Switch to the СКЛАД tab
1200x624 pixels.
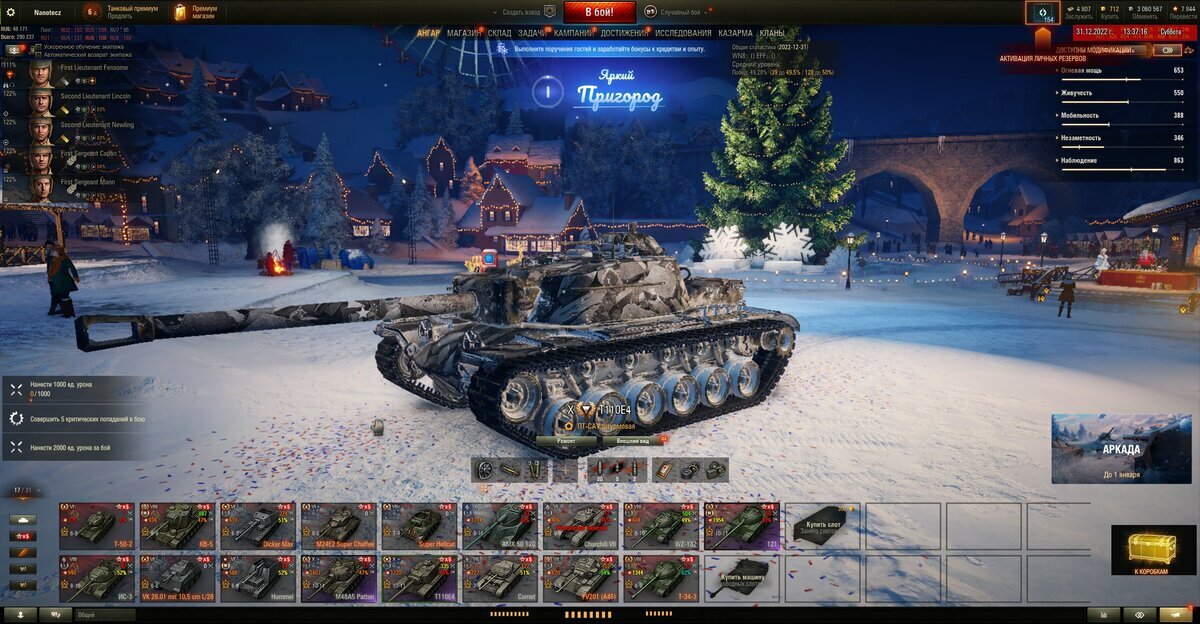500,33
